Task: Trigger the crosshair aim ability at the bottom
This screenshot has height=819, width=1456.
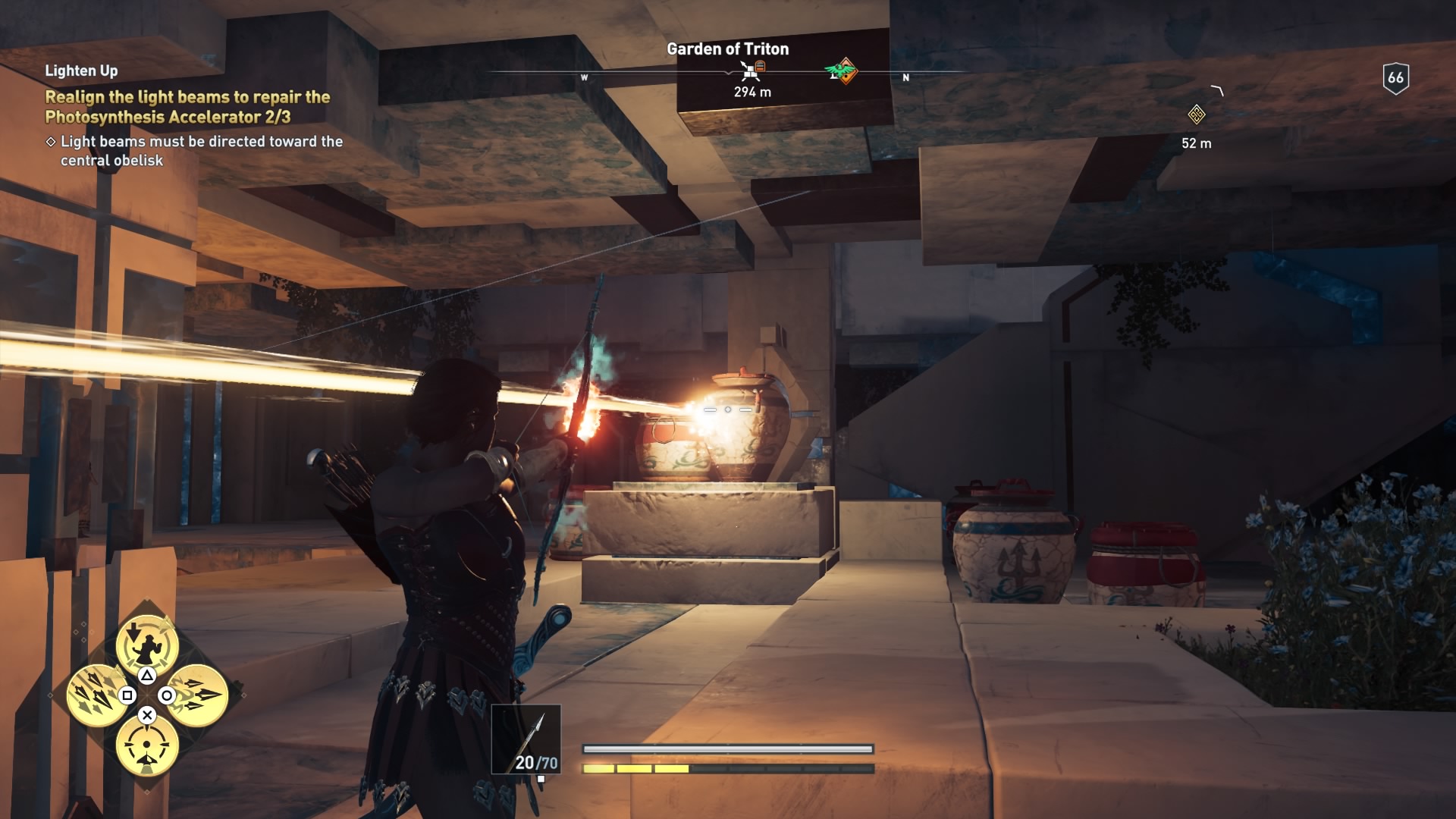Action: tap(147, 746)
